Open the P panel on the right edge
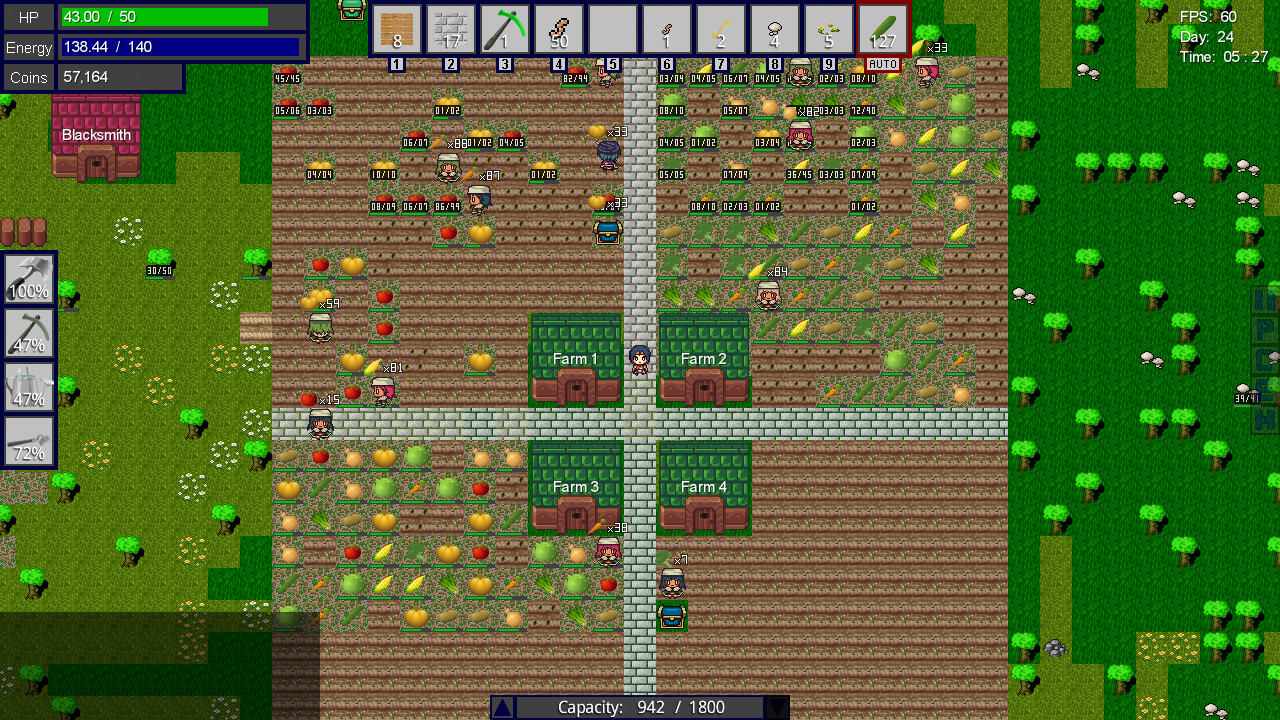The image size is (1280, 720). point(1264,329)
